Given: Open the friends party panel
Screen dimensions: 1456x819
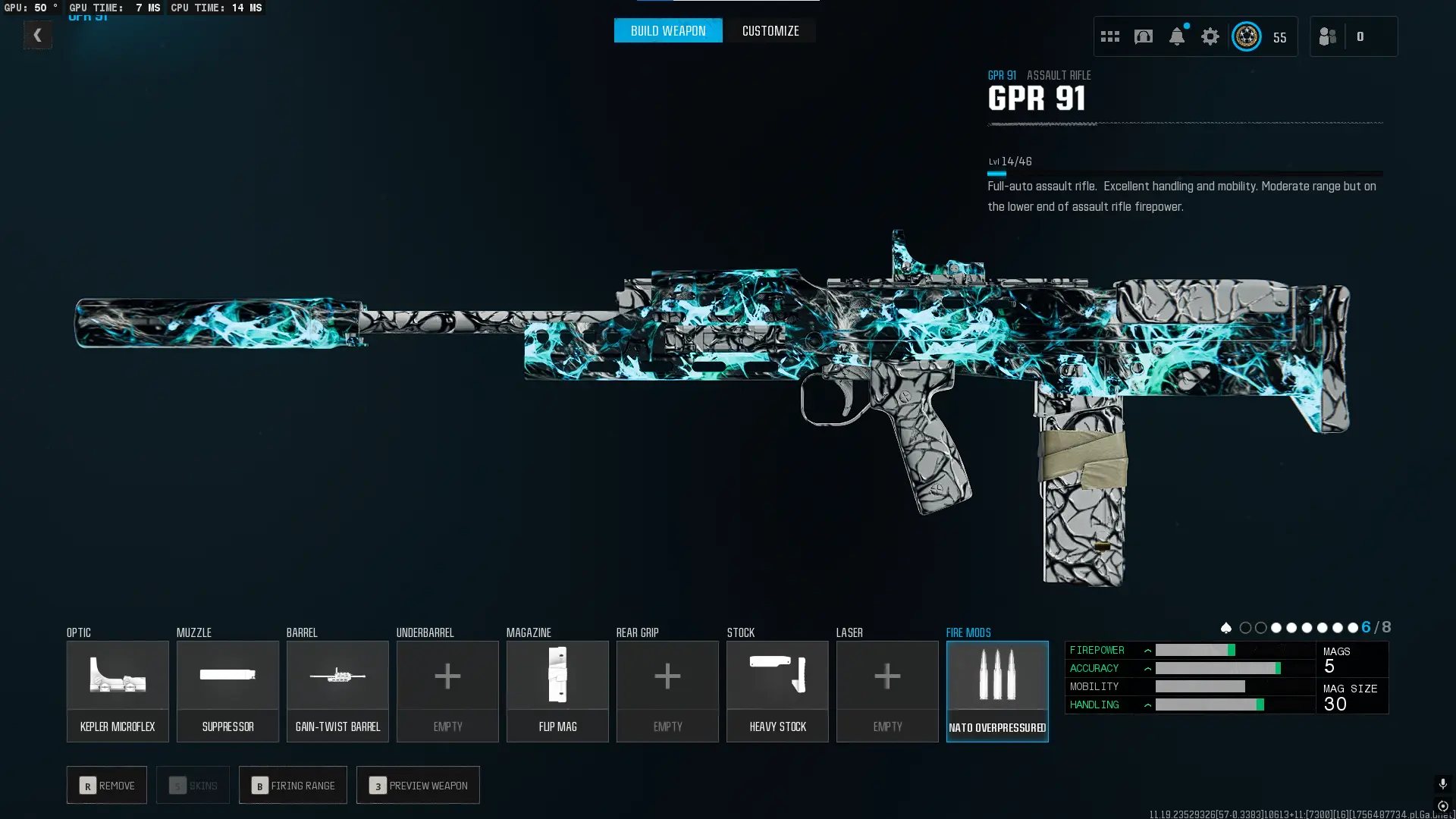Looking at the screenshot, I should pos(1328,36).
